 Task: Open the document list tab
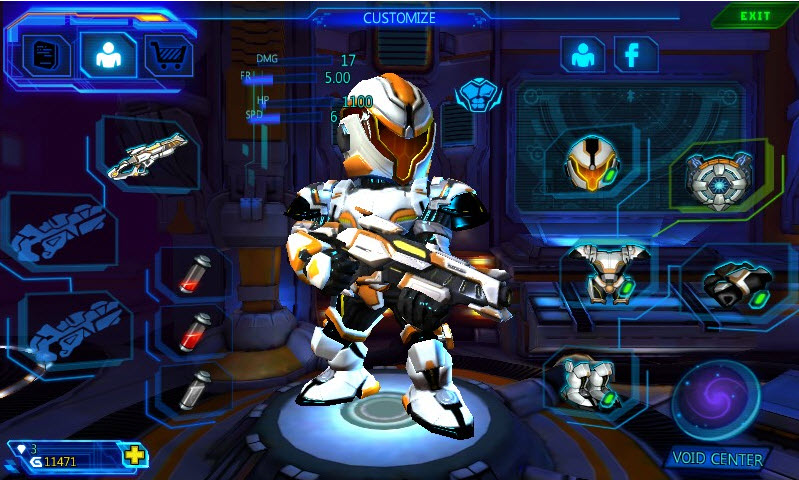click(x=46, y=55)
